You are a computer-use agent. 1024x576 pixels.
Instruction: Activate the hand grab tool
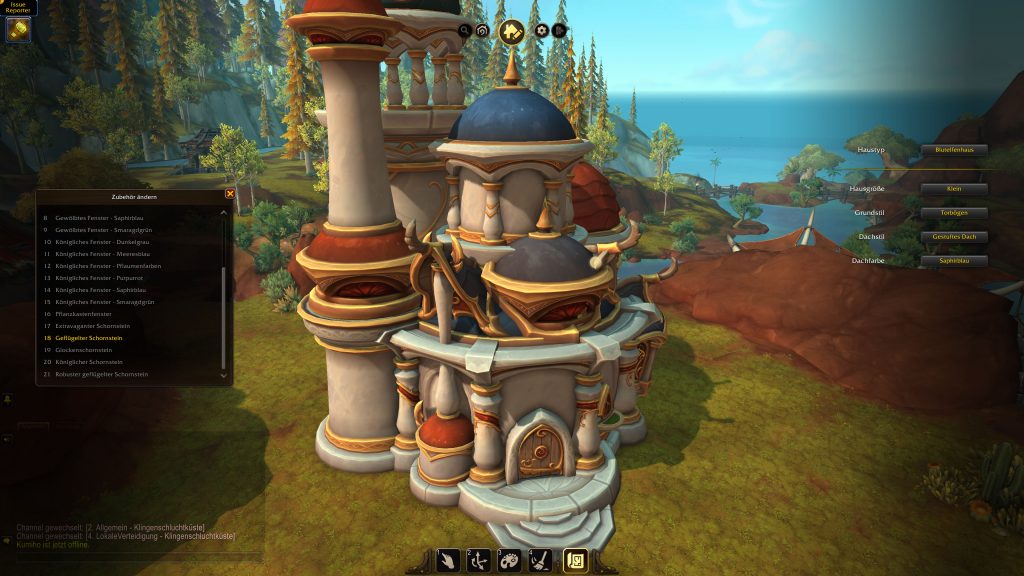[450, 561]
